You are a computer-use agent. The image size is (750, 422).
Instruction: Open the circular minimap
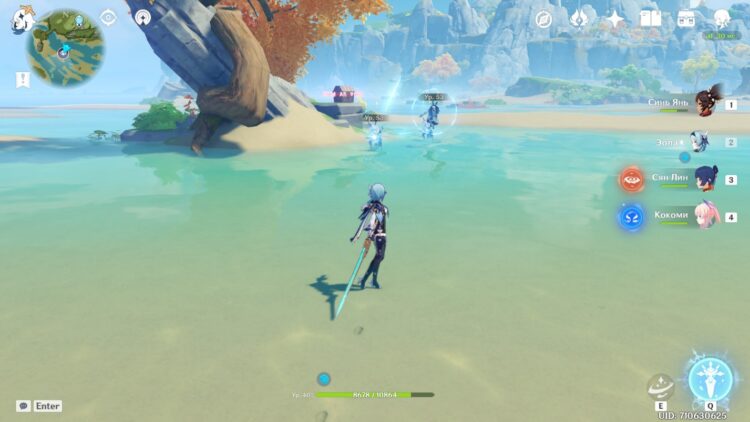pos(65,48)
